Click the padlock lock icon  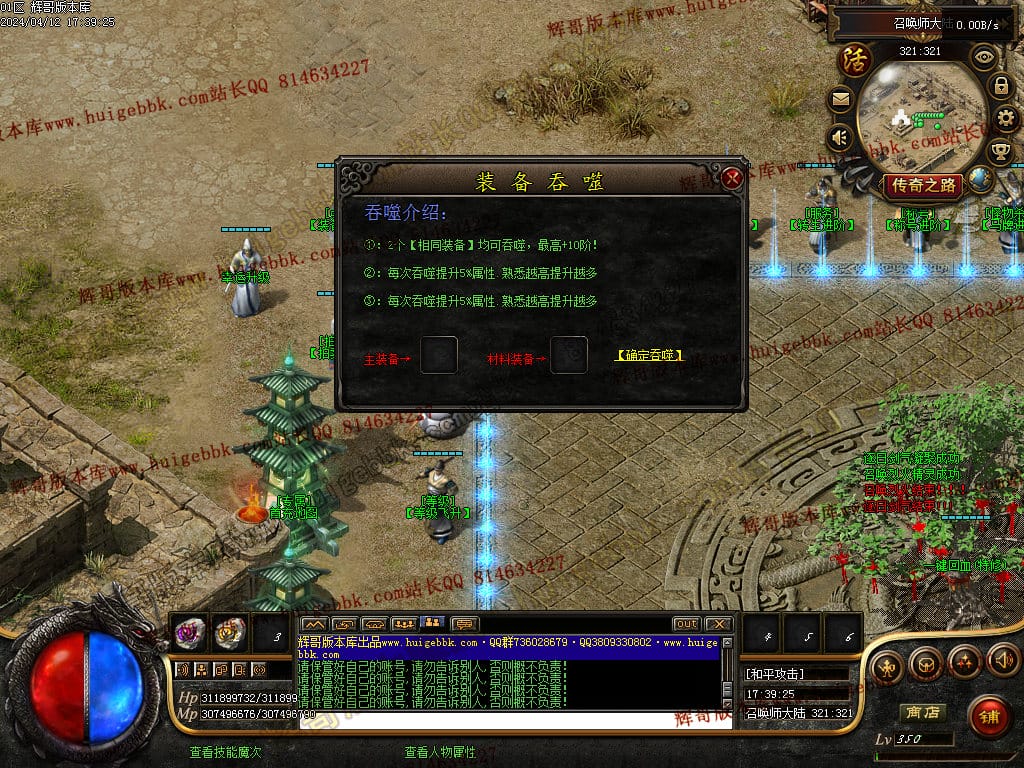(x=1000, y=86)
